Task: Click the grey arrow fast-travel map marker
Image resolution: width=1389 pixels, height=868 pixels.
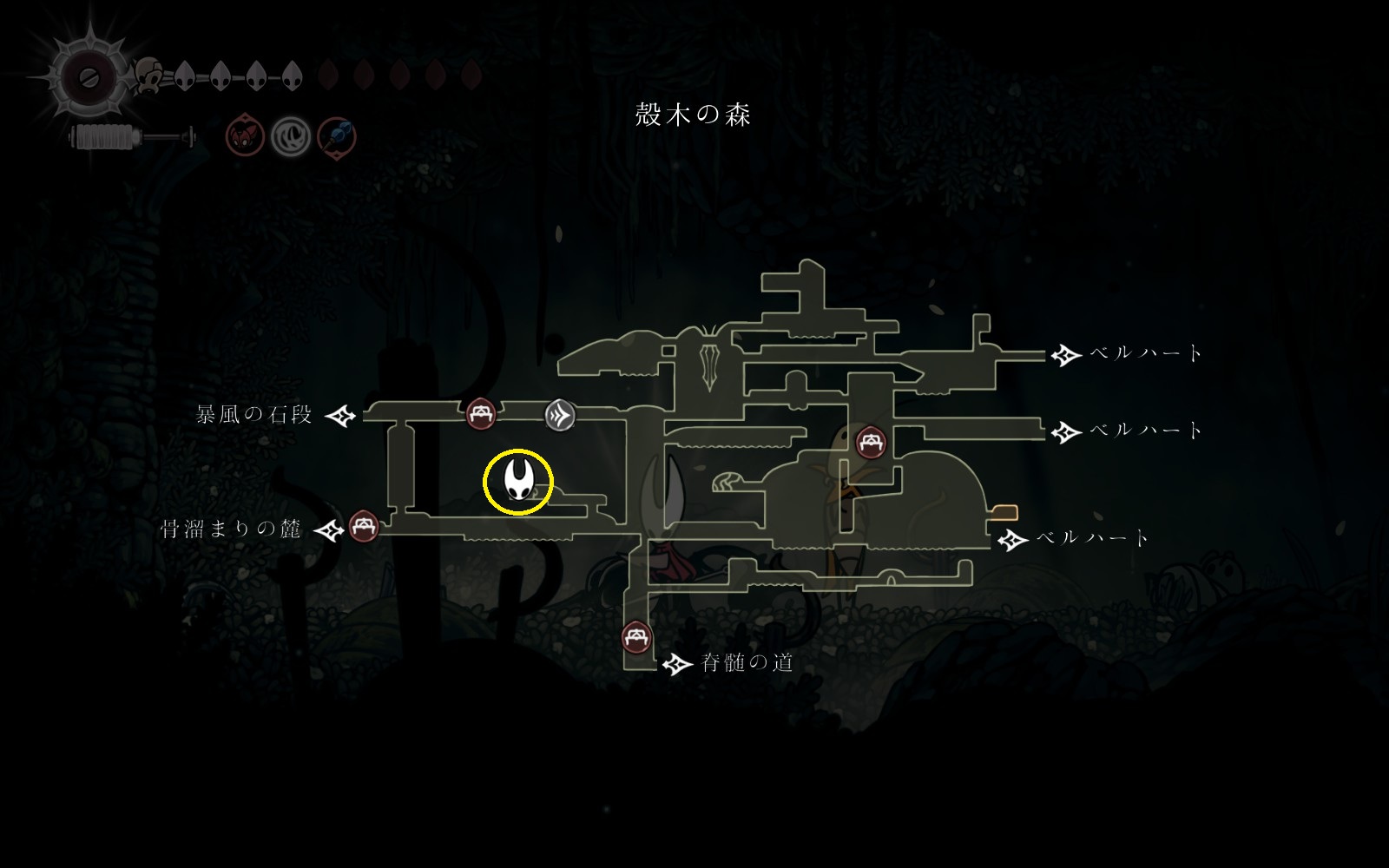Action: click(560, 415)
